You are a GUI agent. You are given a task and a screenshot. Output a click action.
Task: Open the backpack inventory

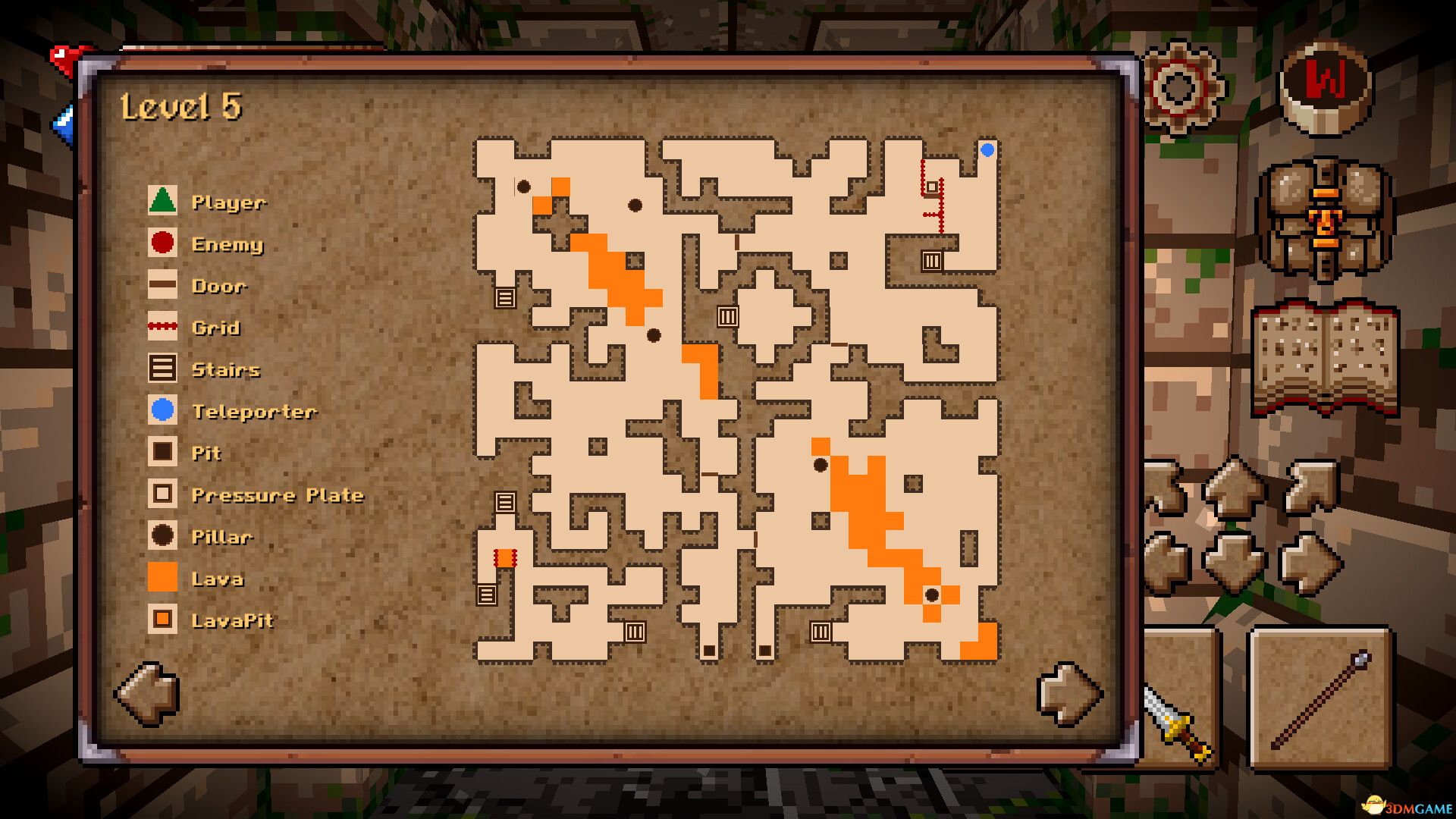(1325, 220)
